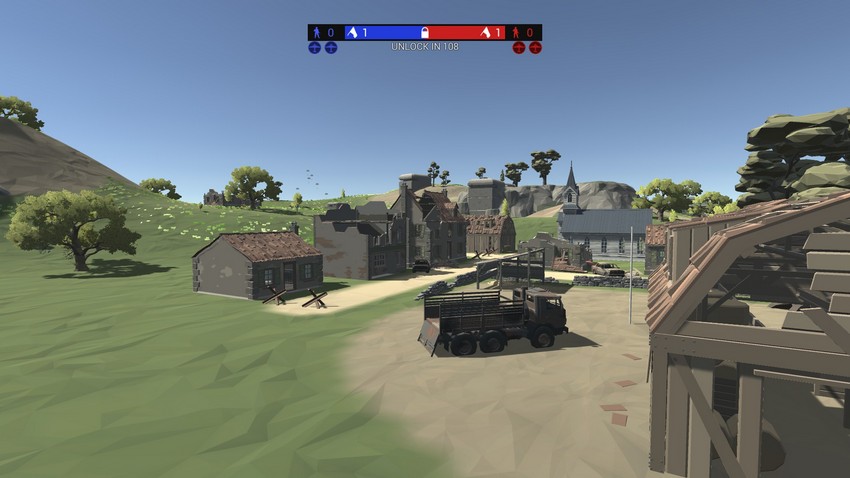Click the padlock icon on the score bar
The height and width of the screenshot is (478, 850).
[x=425, y=32]
